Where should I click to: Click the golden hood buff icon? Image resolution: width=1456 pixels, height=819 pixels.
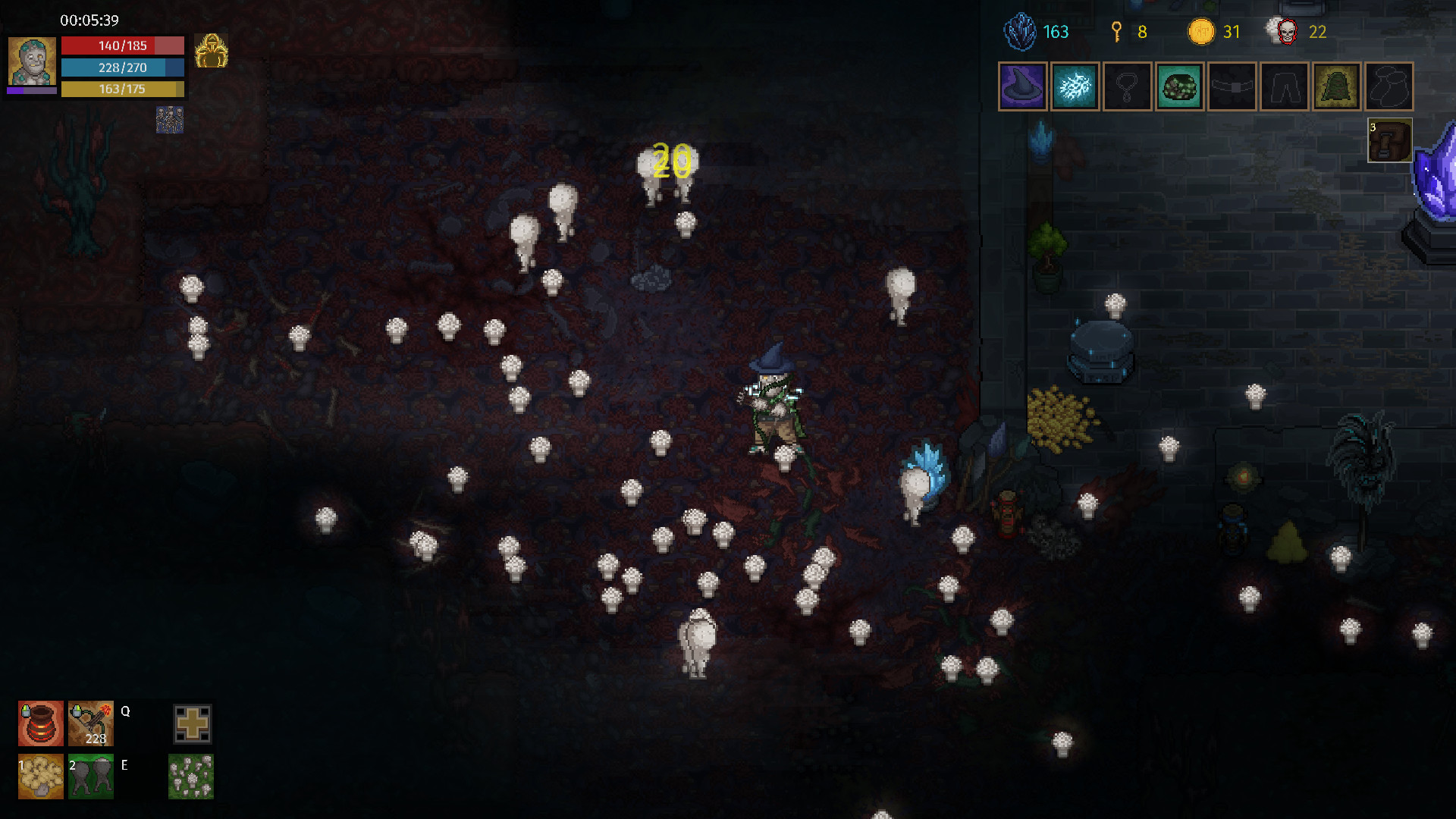(211, 50)
